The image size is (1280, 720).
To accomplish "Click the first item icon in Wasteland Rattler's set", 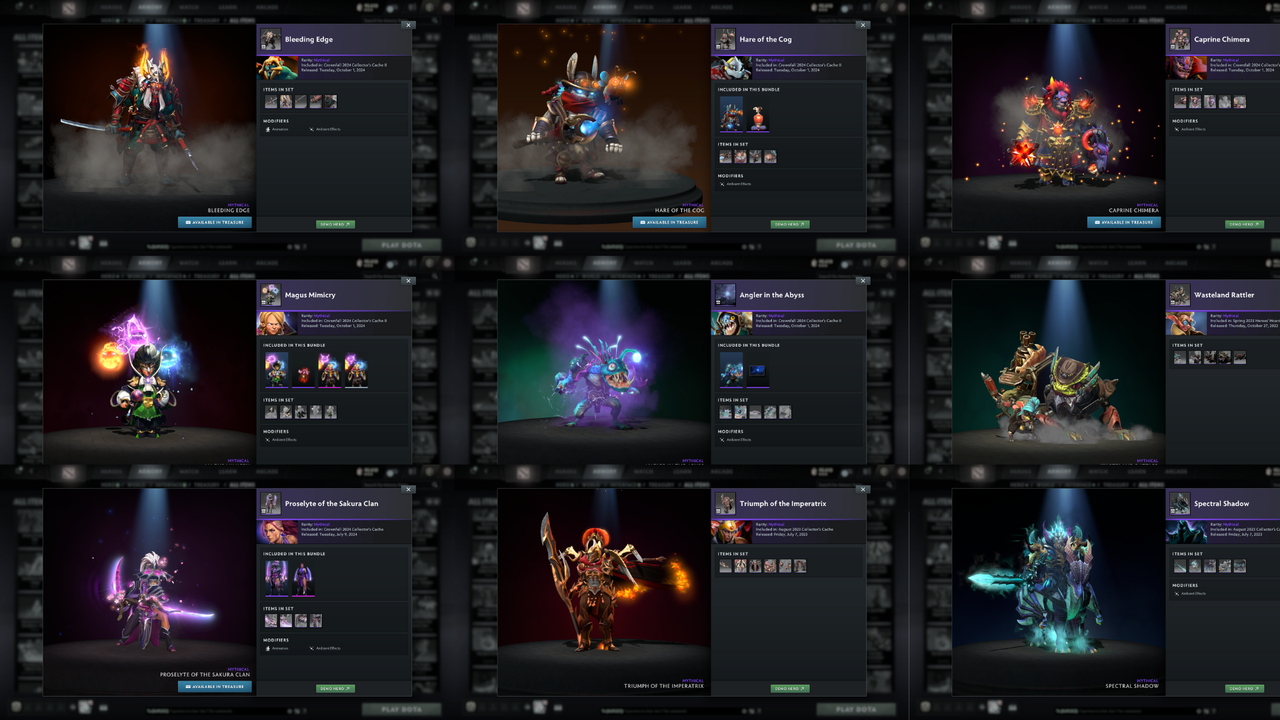I will click(x=1178, y=356).
